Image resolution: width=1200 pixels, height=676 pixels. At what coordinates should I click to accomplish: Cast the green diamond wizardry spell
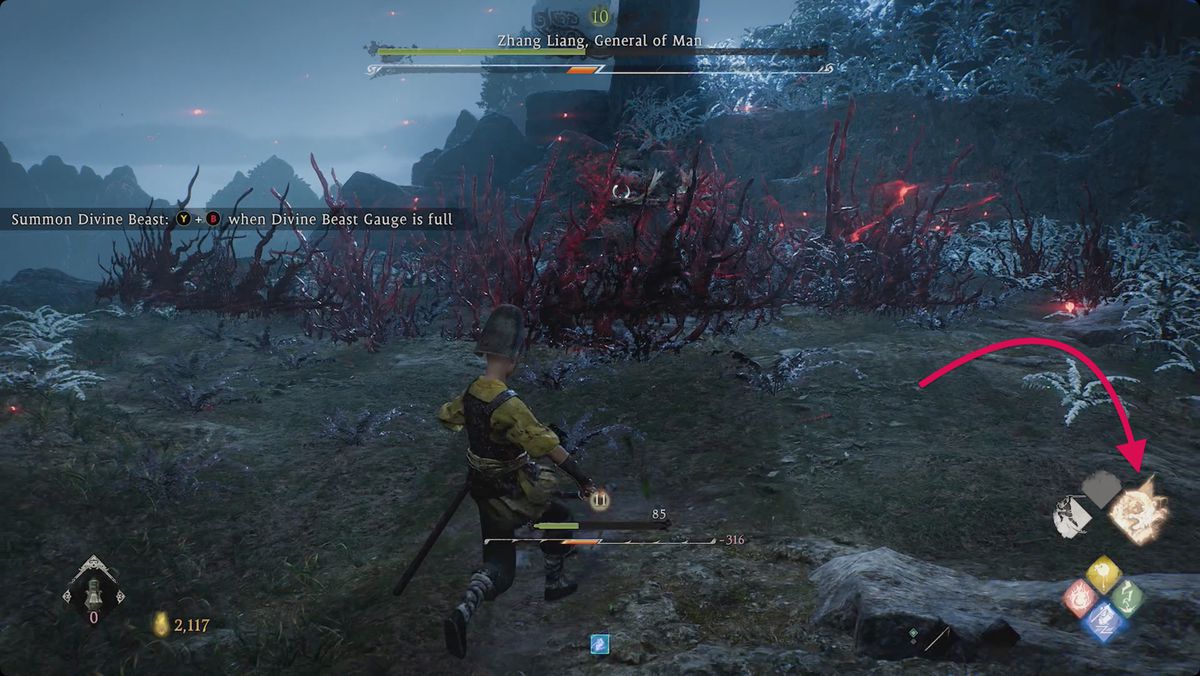pyautogui.click(x=1127, y=598)
